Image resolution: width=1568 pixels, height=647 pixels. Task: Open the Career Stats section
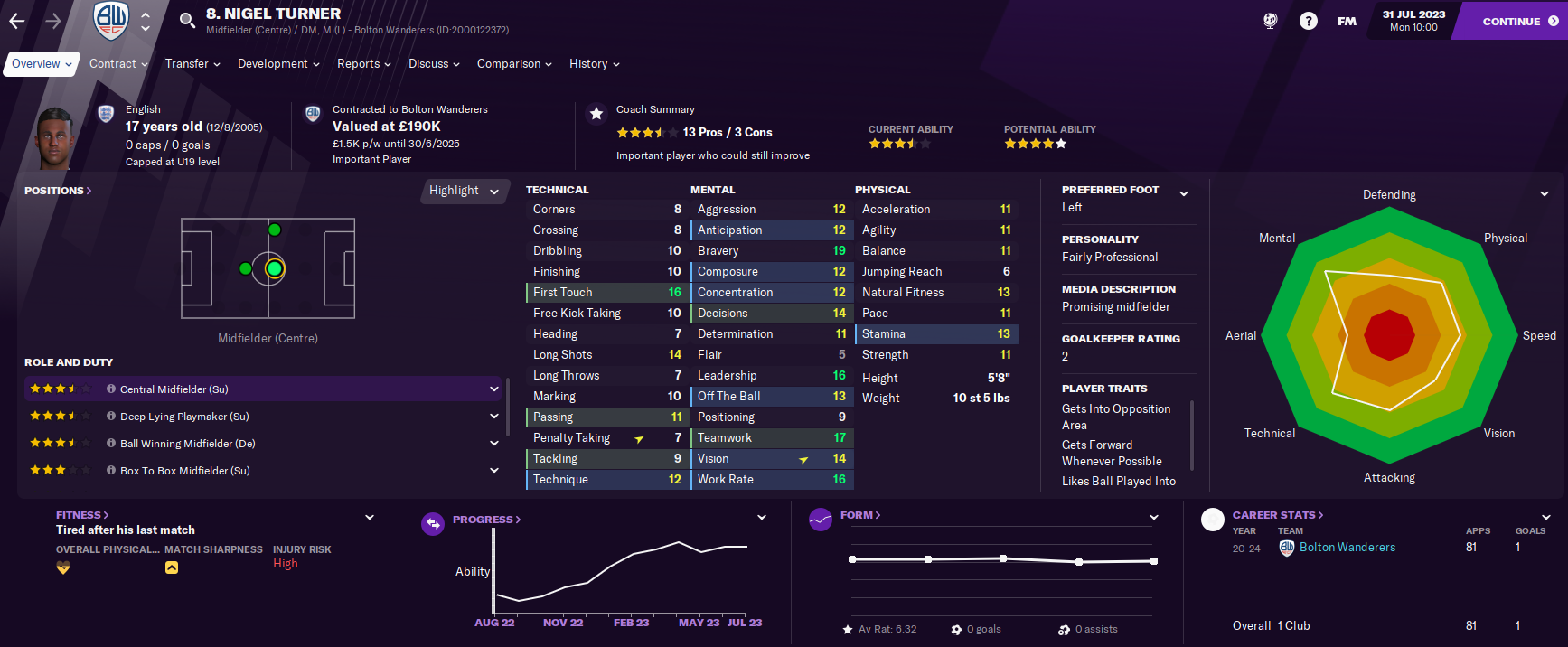click(1277, 515)
